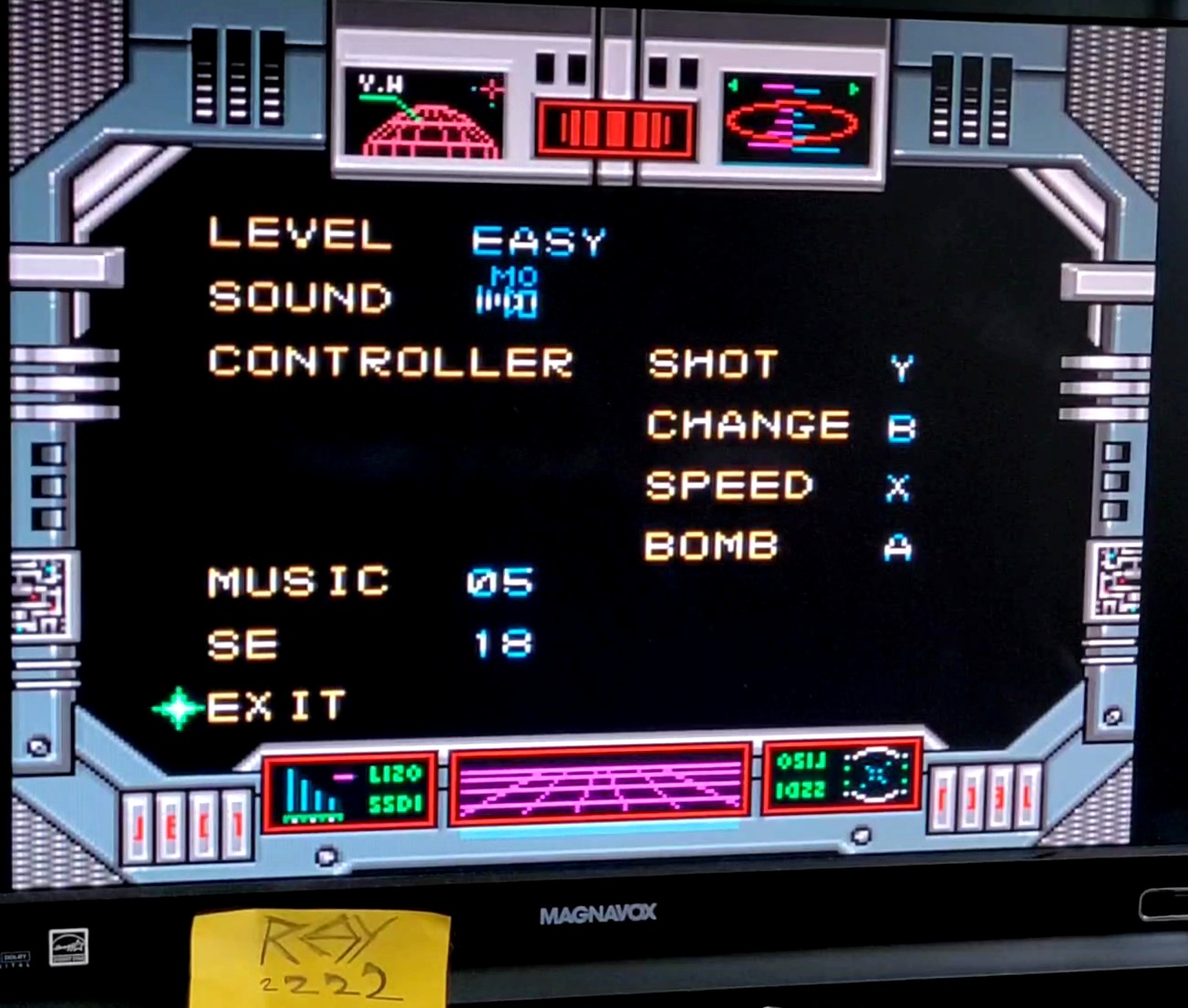Change the music track number 05
Viewport: 1188px width, 1008px height.
(x=500, y=582)
